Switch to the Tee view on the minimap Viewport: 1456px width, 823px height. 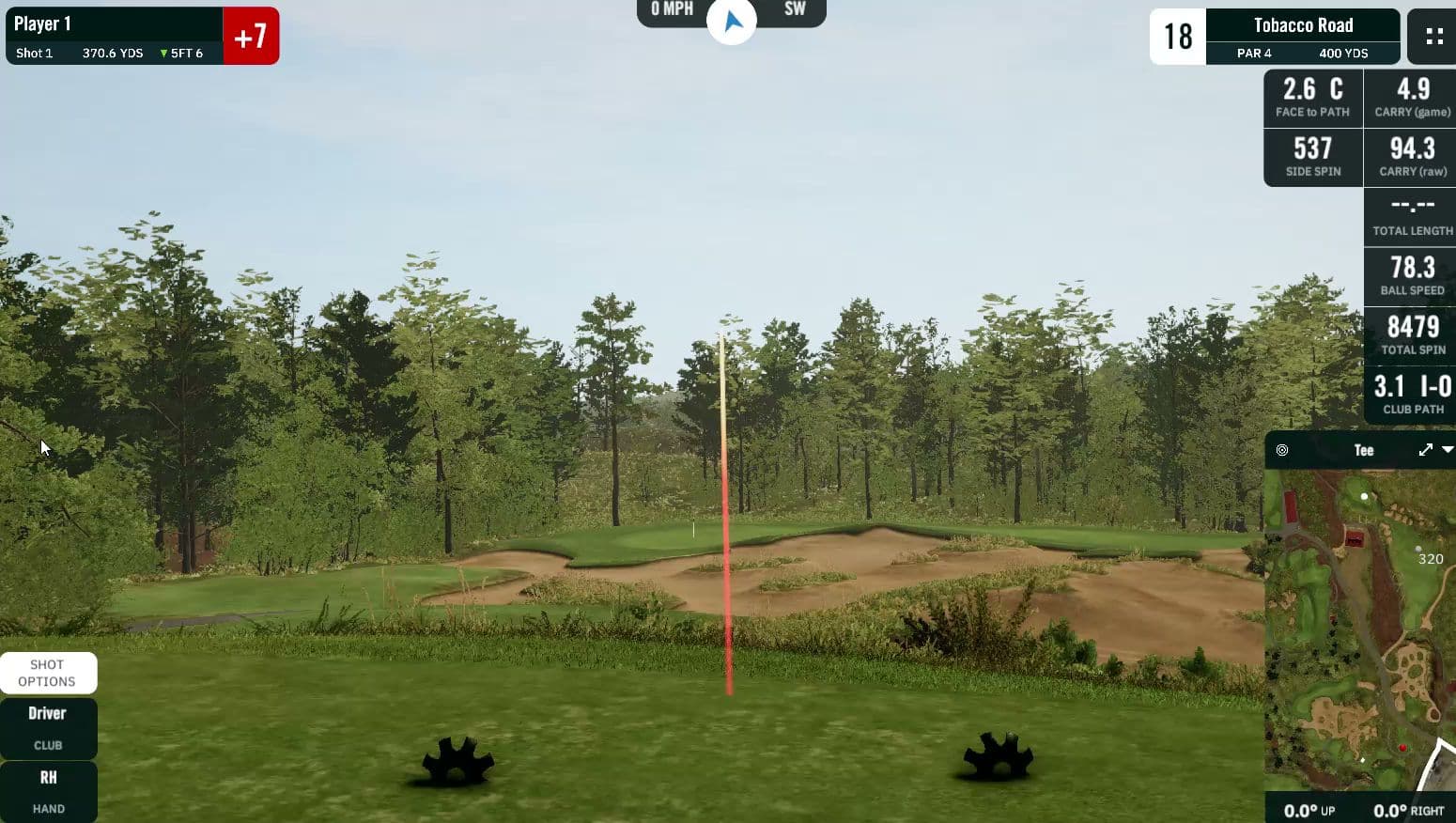[x=1363, y=450]
